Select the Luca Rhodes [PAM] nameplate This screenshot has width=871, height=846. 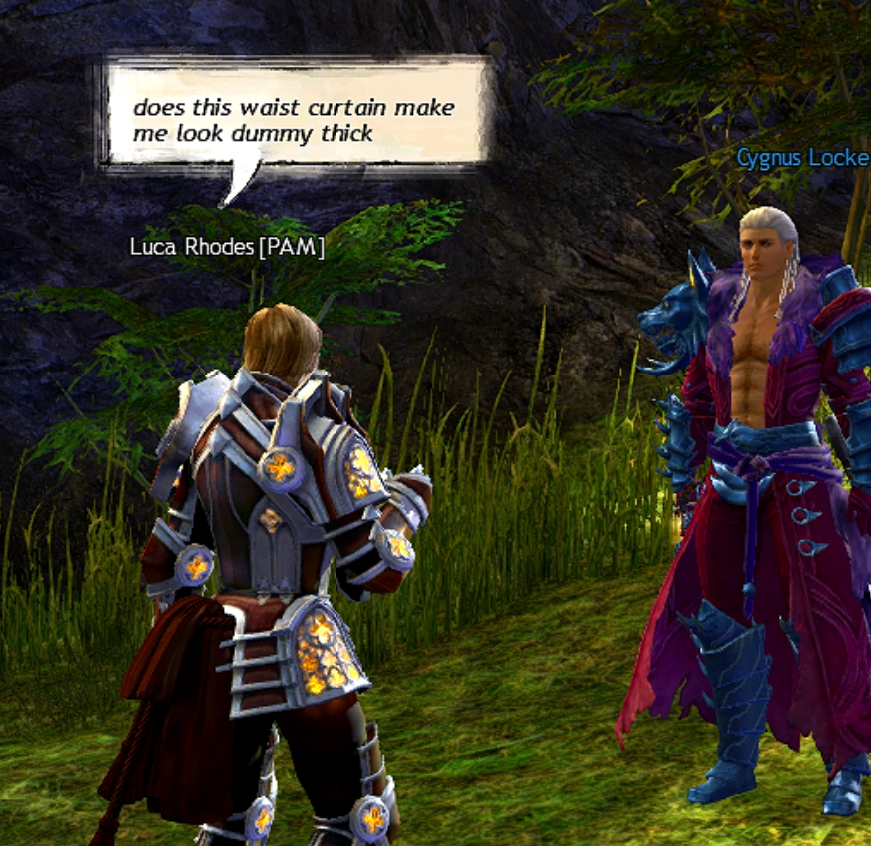tap(227, 246)
